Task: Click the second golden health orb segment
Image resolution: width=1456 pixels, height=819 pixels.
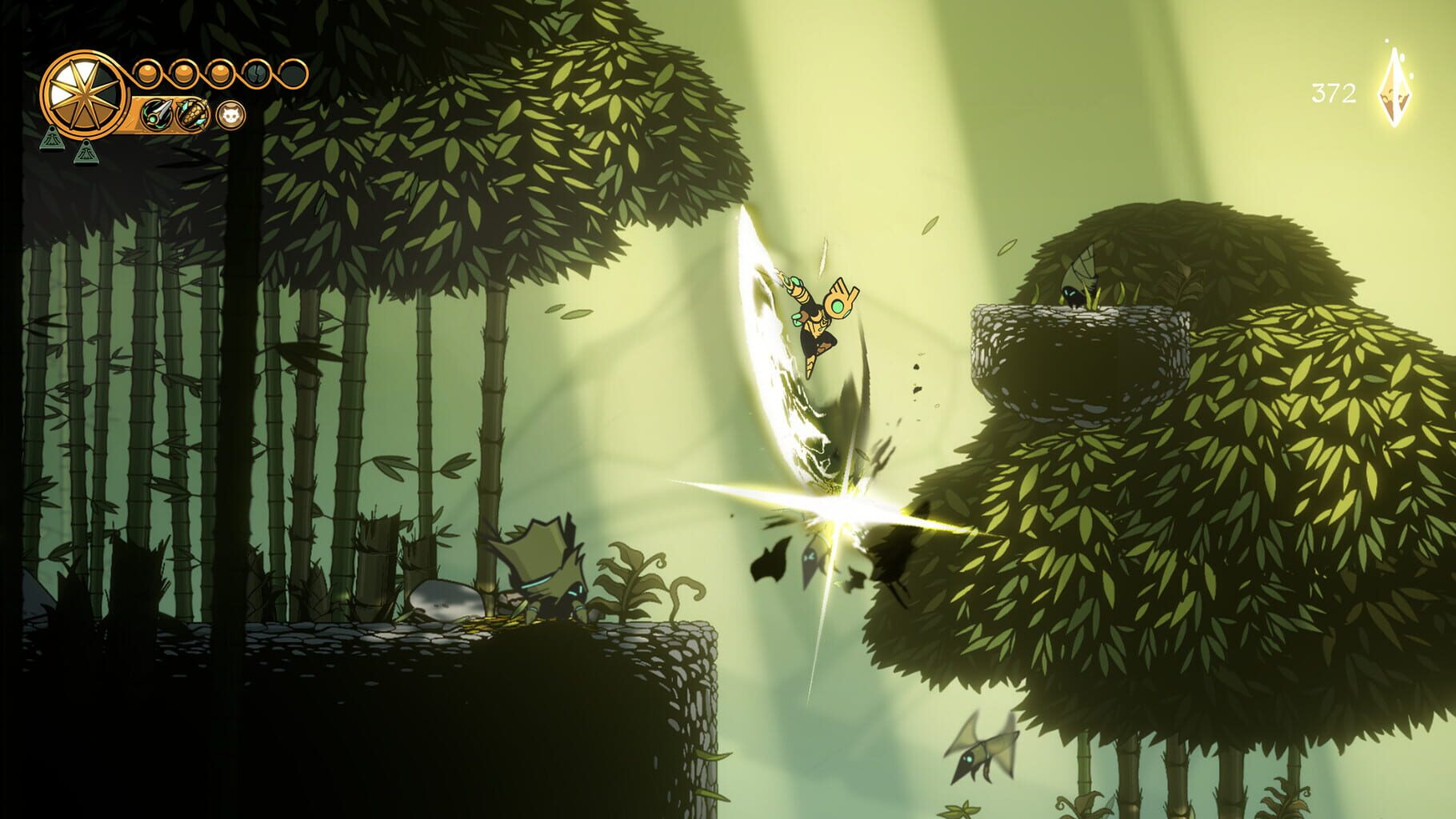Action: click(x=182, y=73)
